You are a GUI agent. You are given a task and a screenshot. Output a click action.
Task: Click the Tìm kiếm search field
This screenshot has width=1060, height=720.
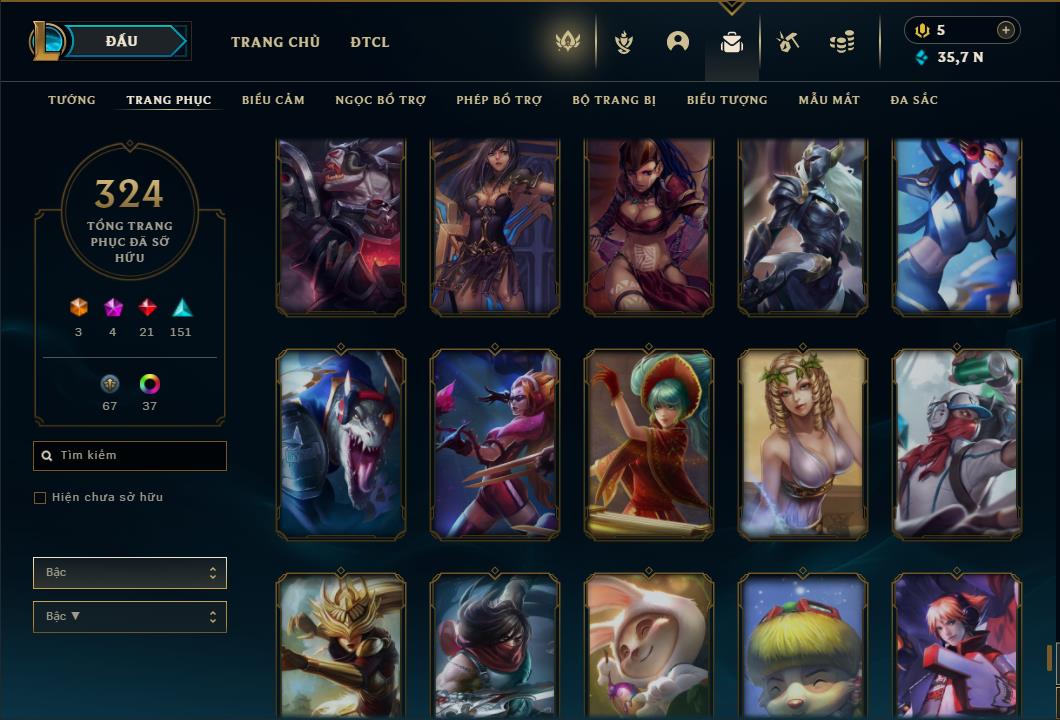[130, 456]
